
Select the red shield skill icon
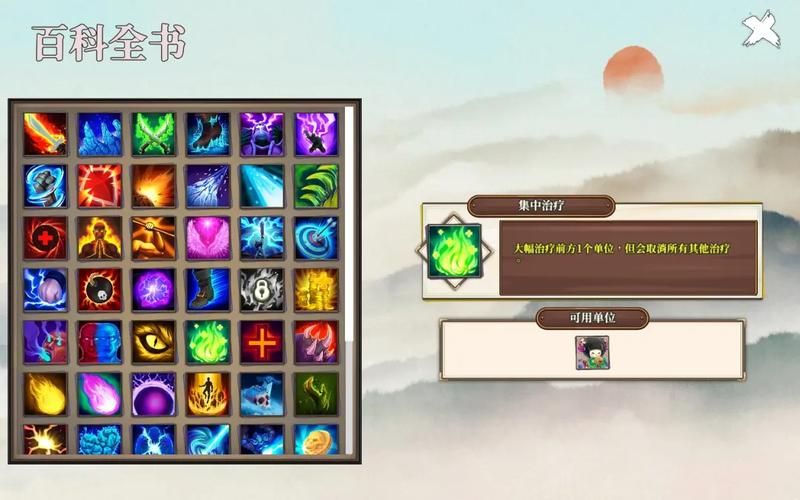pyautogui.click(x=100, y=186)
